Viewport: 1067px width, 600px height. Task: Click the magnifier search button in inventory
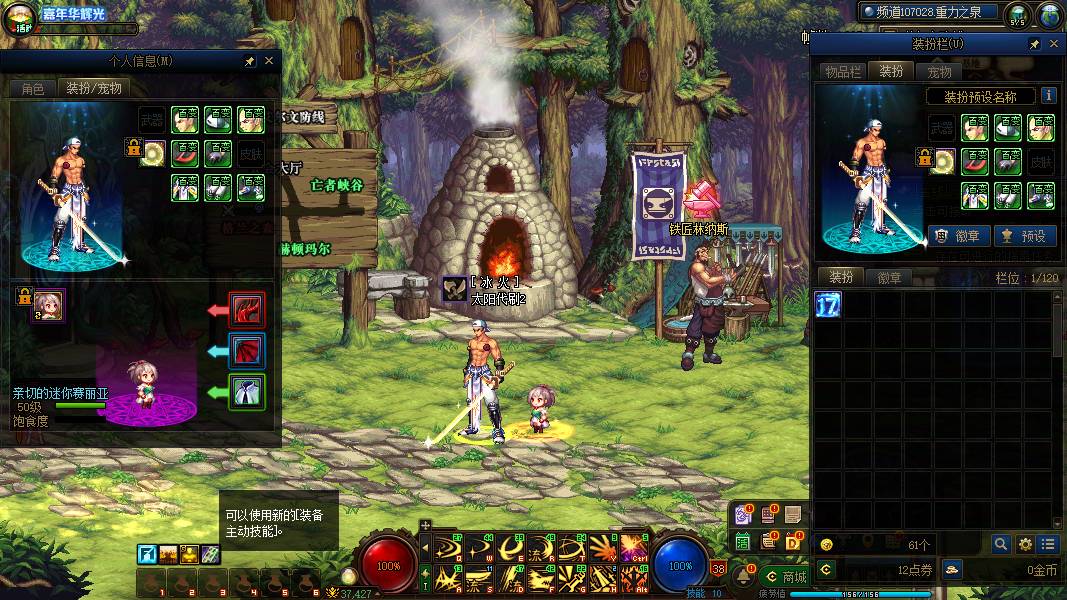(1000, 544)
